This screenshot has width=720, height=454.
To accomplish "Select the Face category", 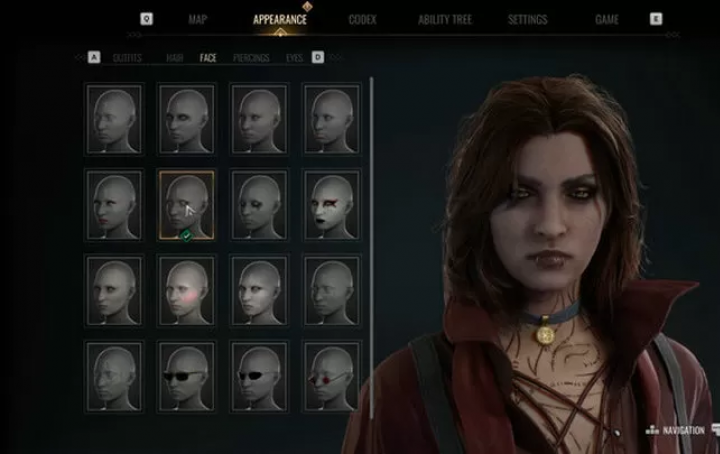I will (208, 58).
